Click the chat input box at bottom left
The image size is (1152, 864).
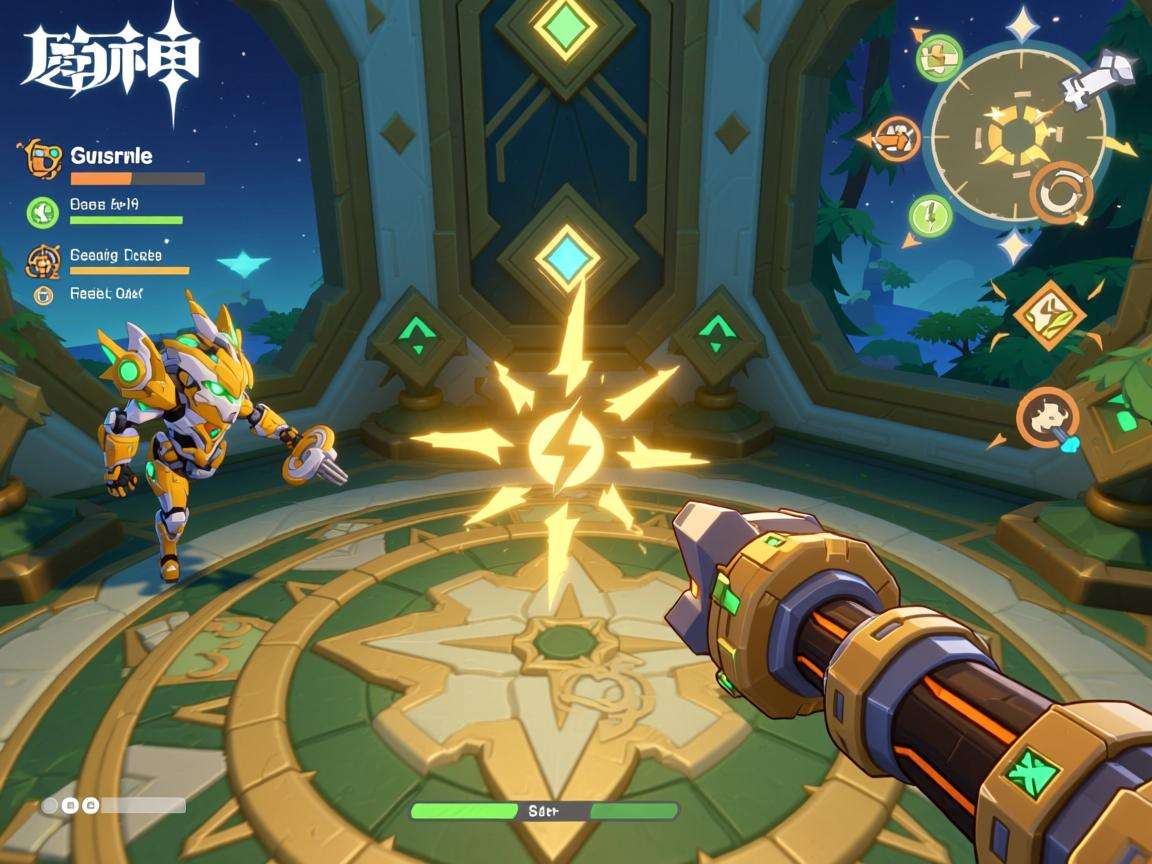(x=113, y=805)
